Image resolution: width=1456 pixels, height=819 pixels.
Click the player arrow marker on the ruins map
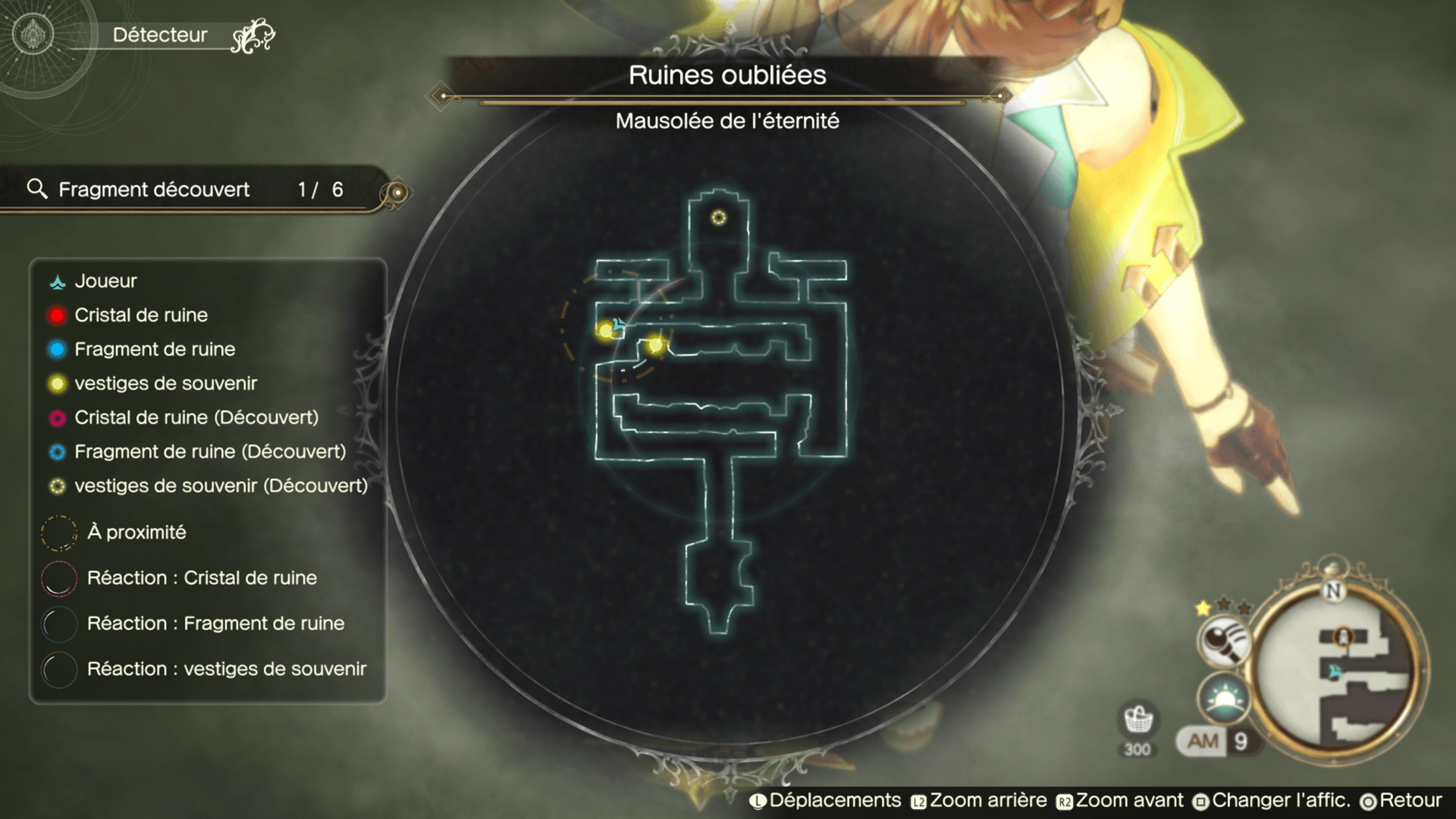[619, 325]
